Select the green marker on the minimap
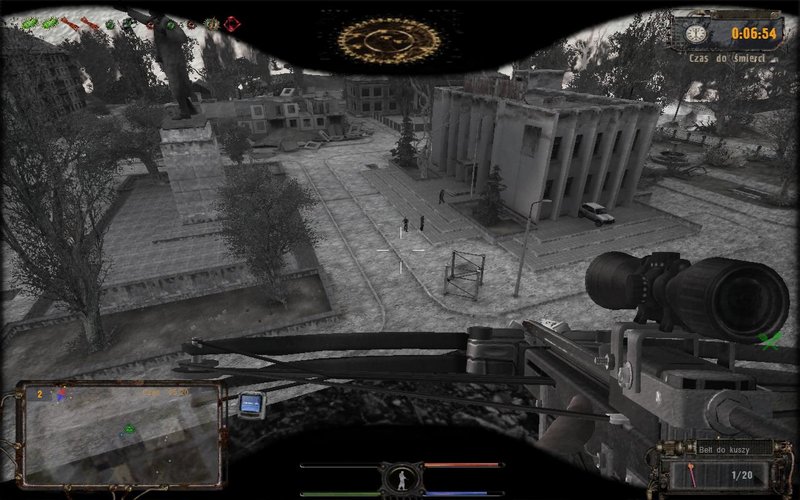 [x=128, y=430]
